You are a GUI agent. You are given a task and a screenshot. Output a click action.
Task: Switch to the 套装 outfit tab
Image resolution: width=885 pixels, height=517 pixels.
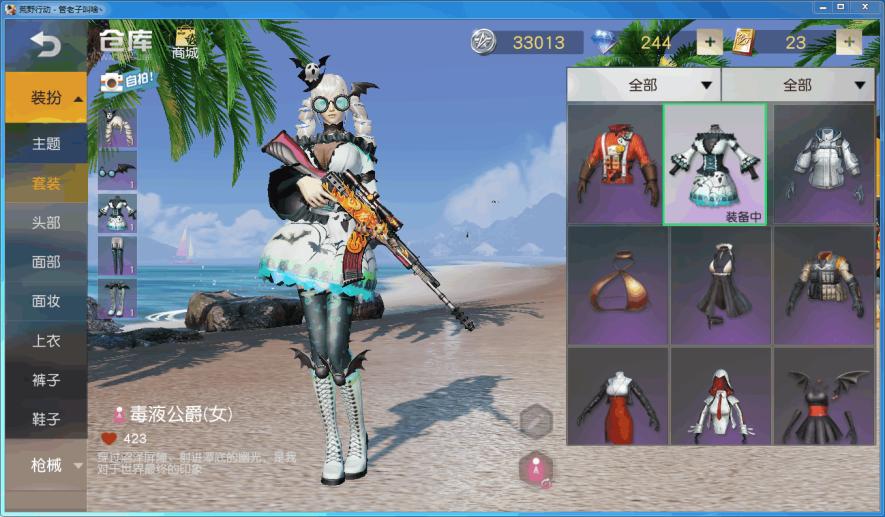tap(46, 183)
